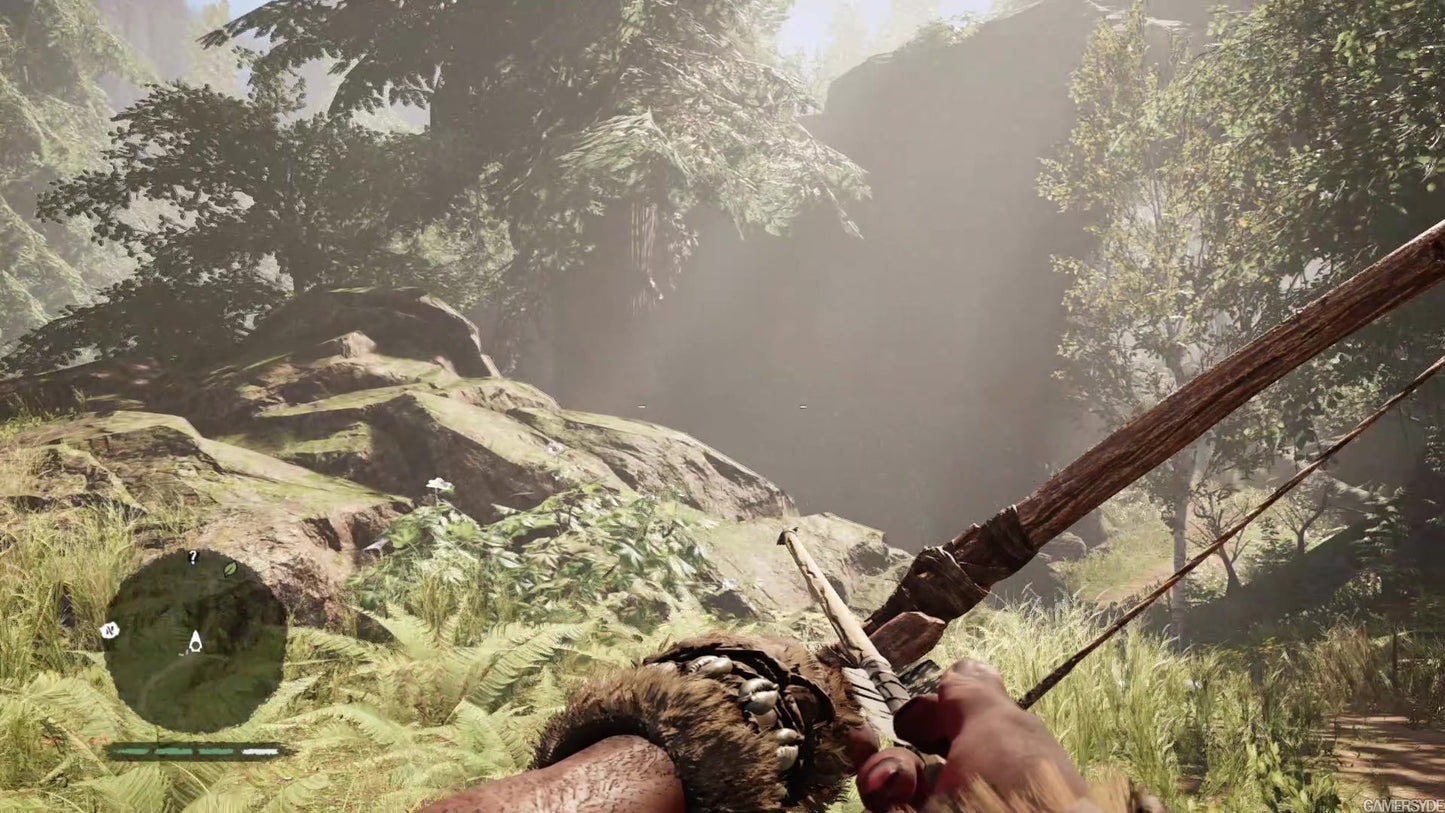Image resolution: width=1445 pixels, height=813 pixels.
Task: Select the white player arrow in the minimap
Action: pos(195,643)
